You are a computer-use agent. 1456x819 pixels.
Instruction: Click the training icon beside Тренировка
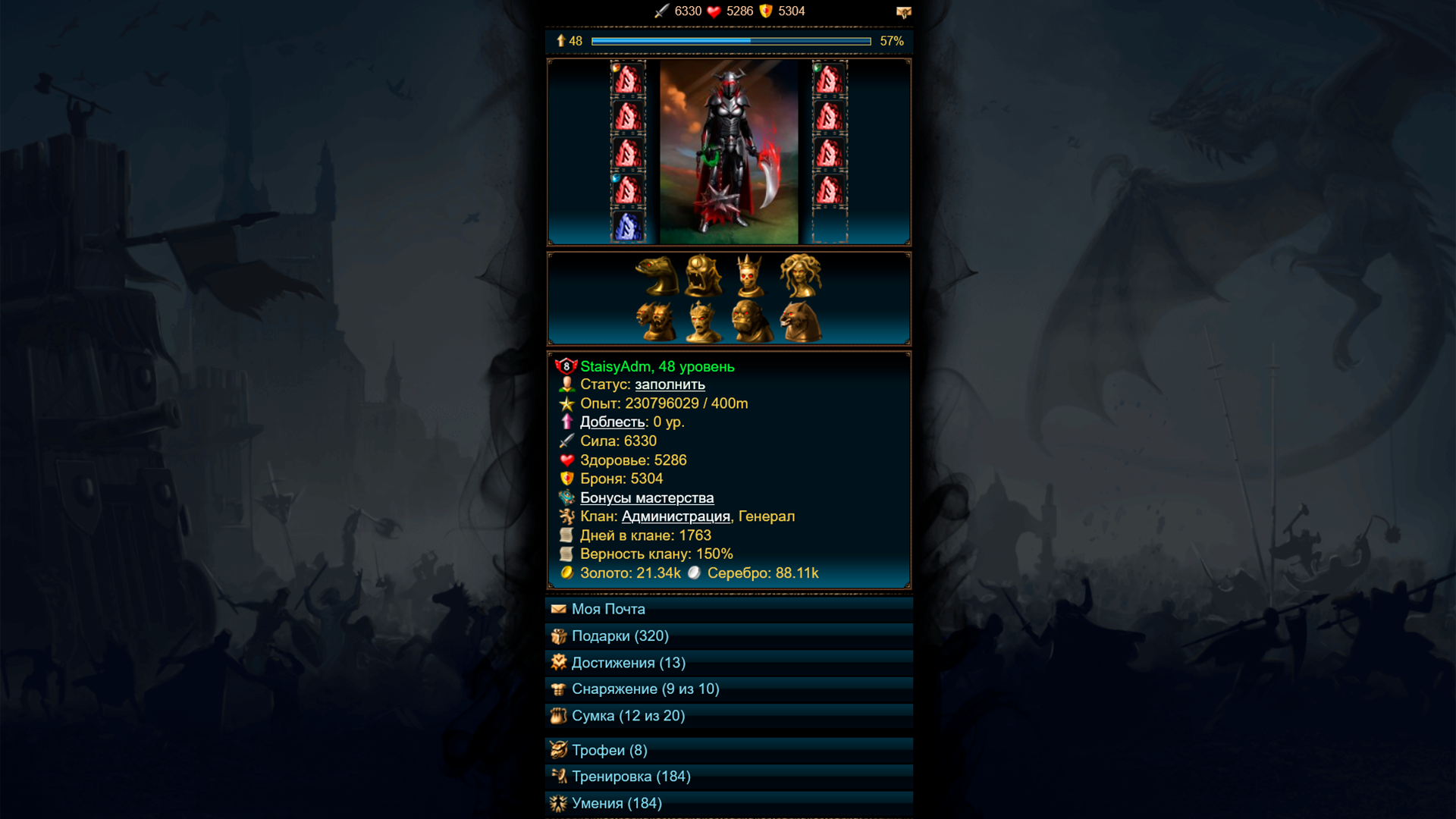[x=559, y=776]
